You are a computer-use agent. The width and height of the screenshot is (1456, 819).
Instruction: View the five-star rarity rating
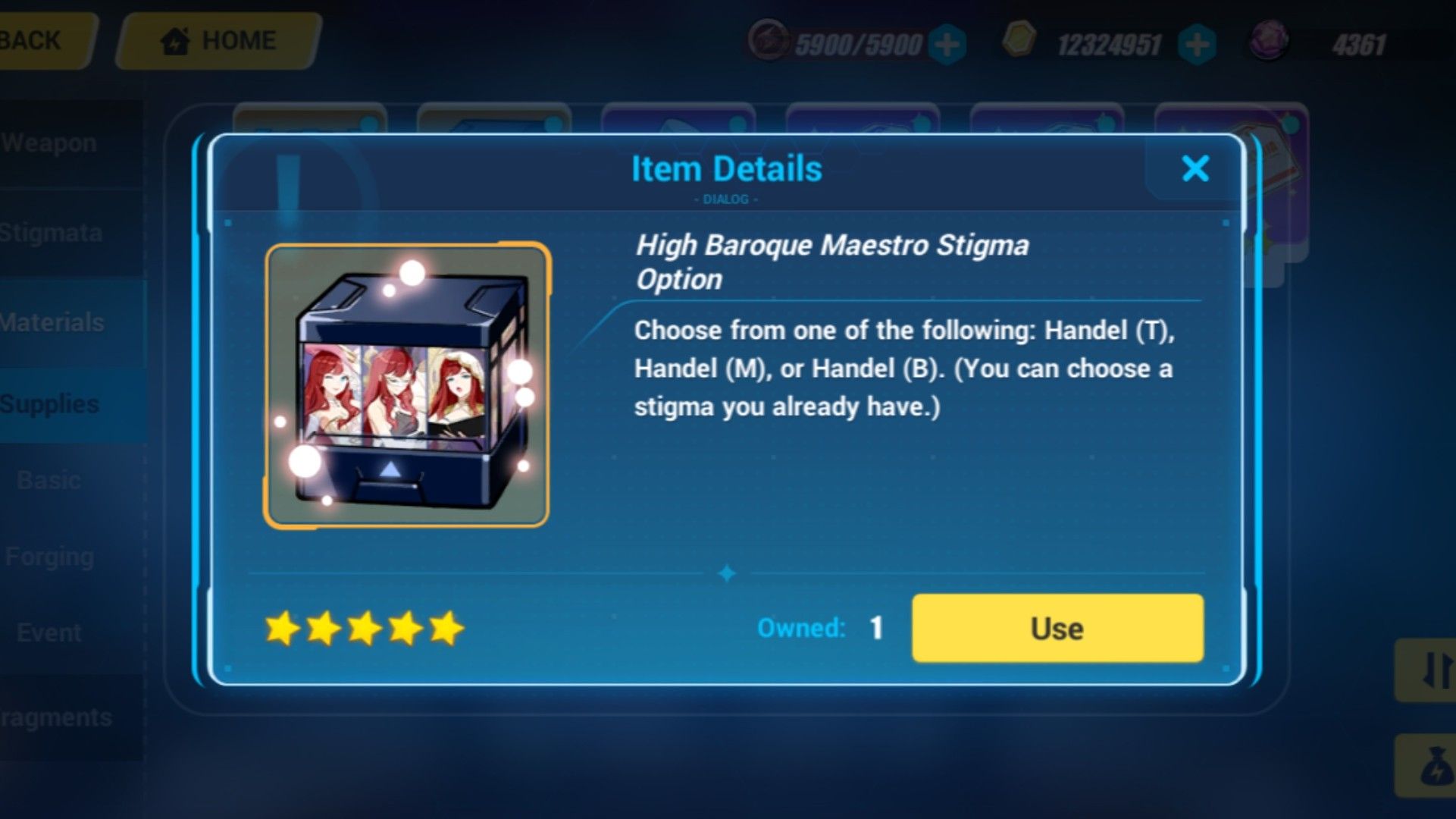click(x=365, y=628)
